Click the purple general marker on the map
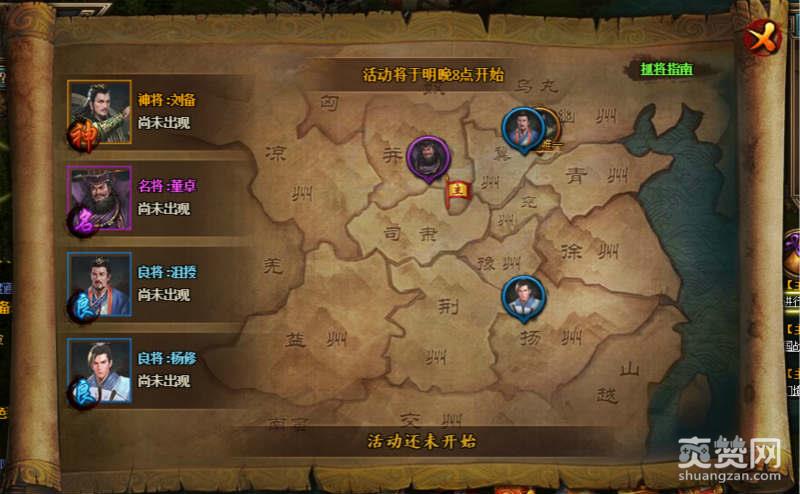 pyautogui.click(x=427, y=157)
